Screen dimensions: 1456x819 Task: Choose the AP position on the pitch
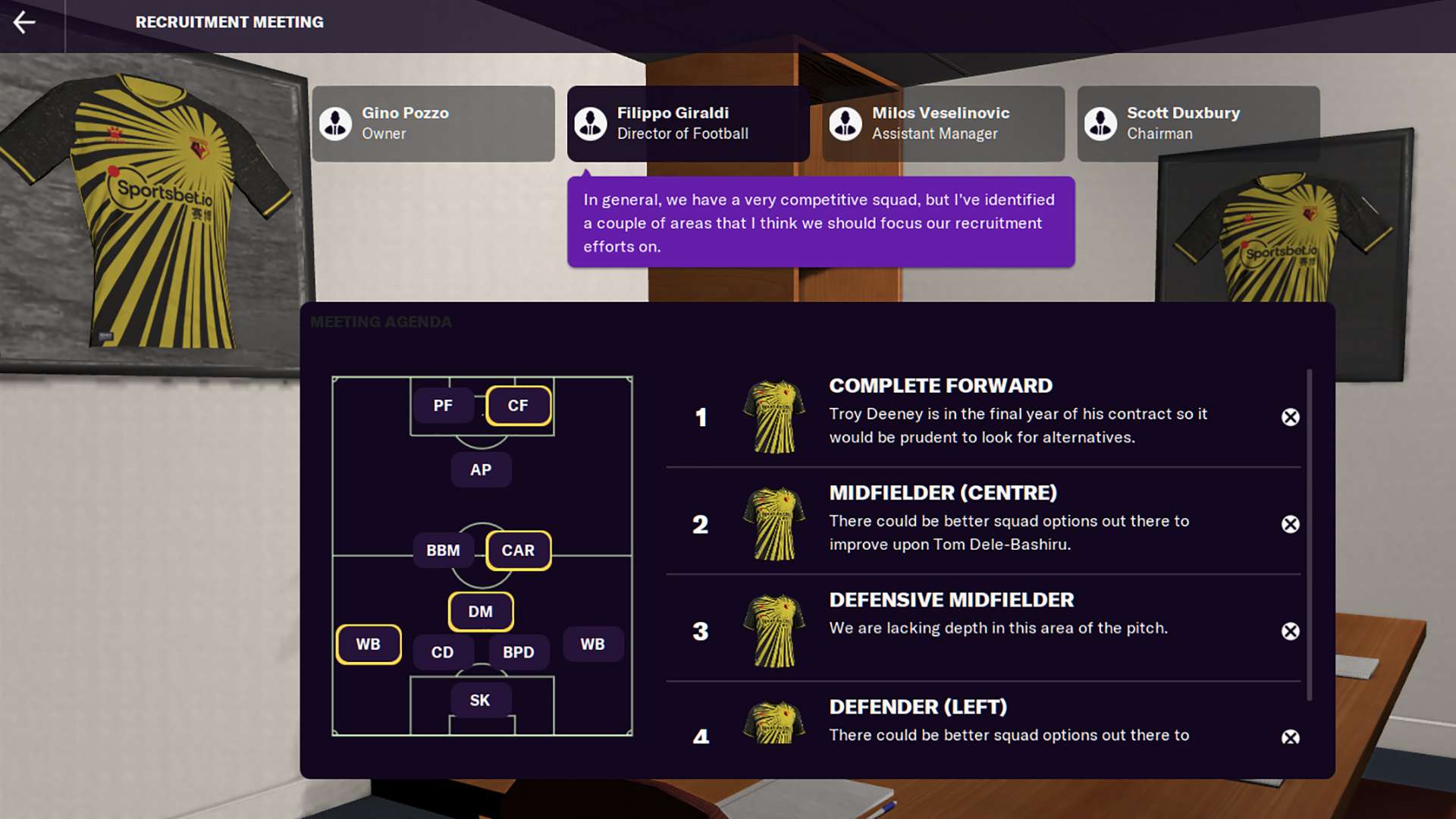[481, 470]
